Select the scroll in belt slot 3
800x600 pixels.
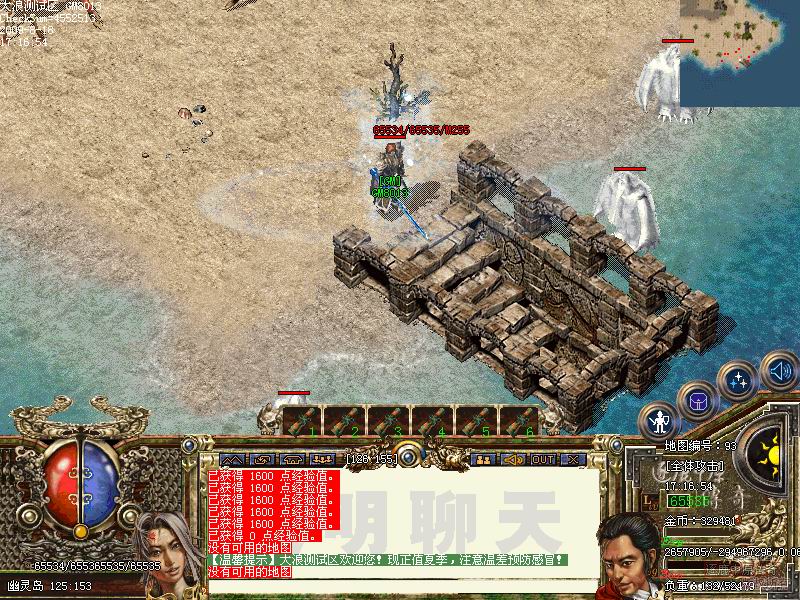pos(389,421)
